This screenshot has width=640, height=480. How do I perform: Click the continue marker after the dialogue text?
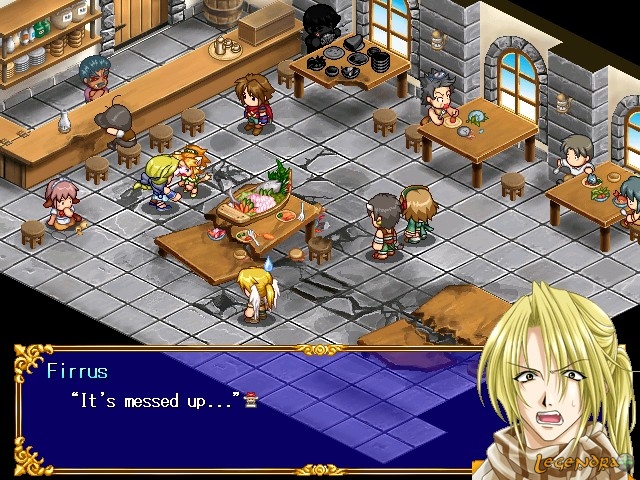click(x=250, y=400)
